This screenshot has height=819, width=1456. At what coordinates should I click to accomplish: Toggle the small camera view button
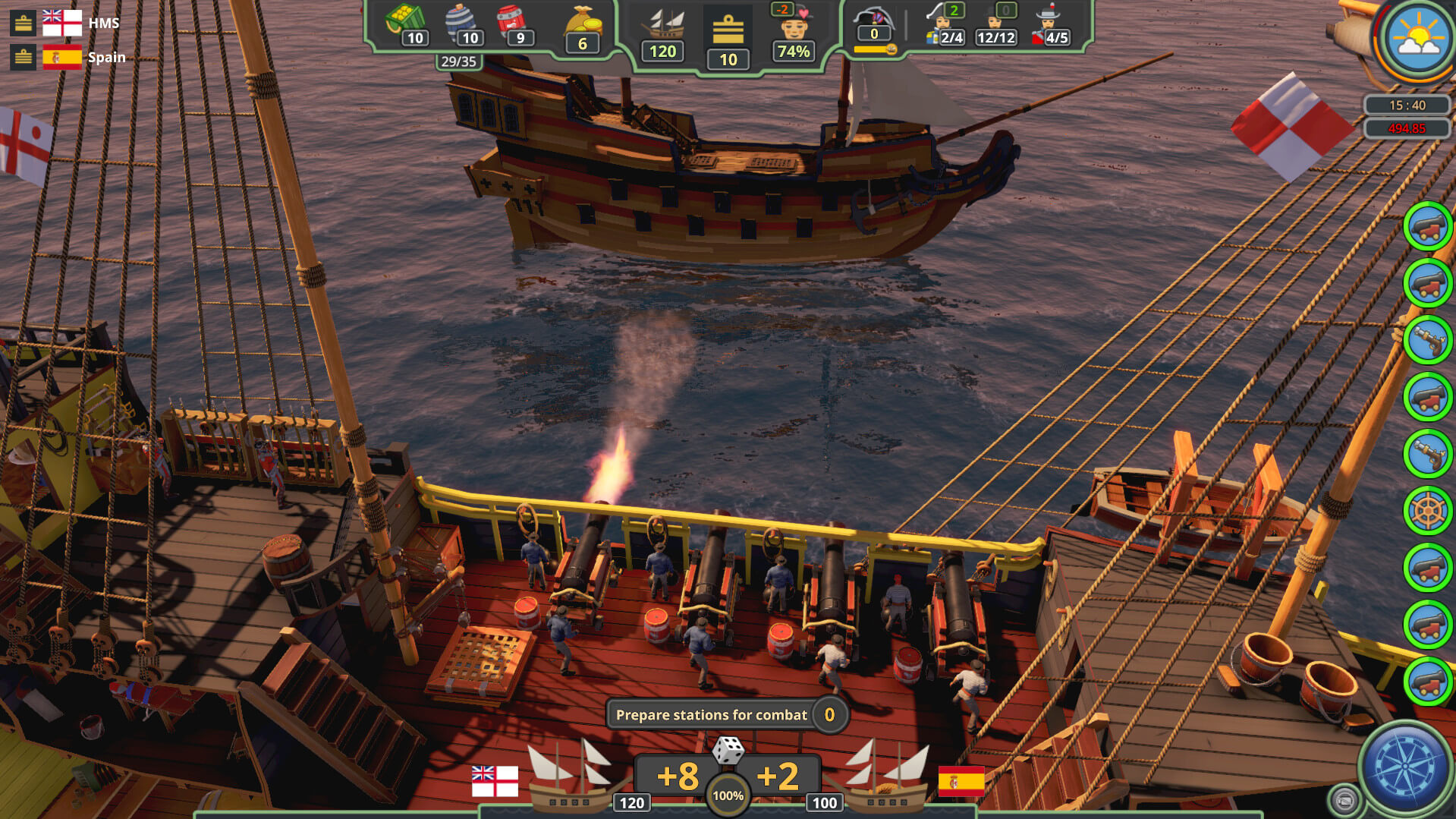[1344, 800]
